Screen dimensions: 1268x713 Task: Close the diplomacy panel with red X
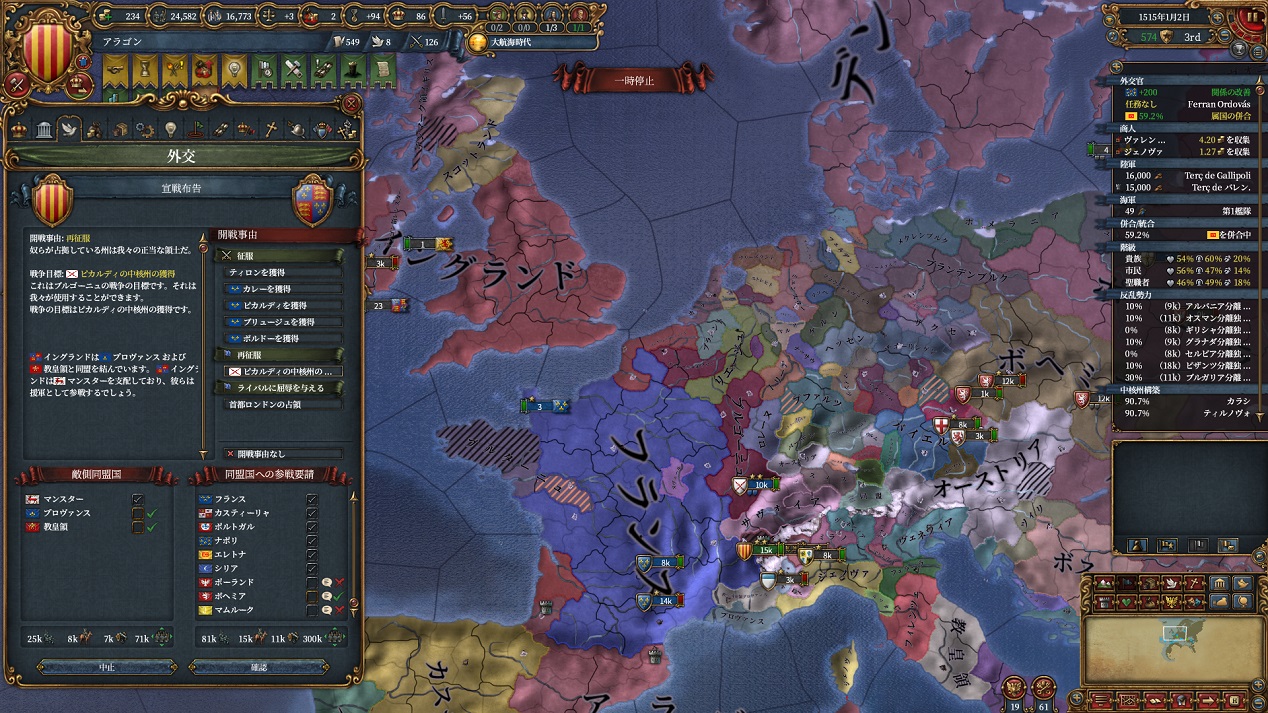[351, 103]
